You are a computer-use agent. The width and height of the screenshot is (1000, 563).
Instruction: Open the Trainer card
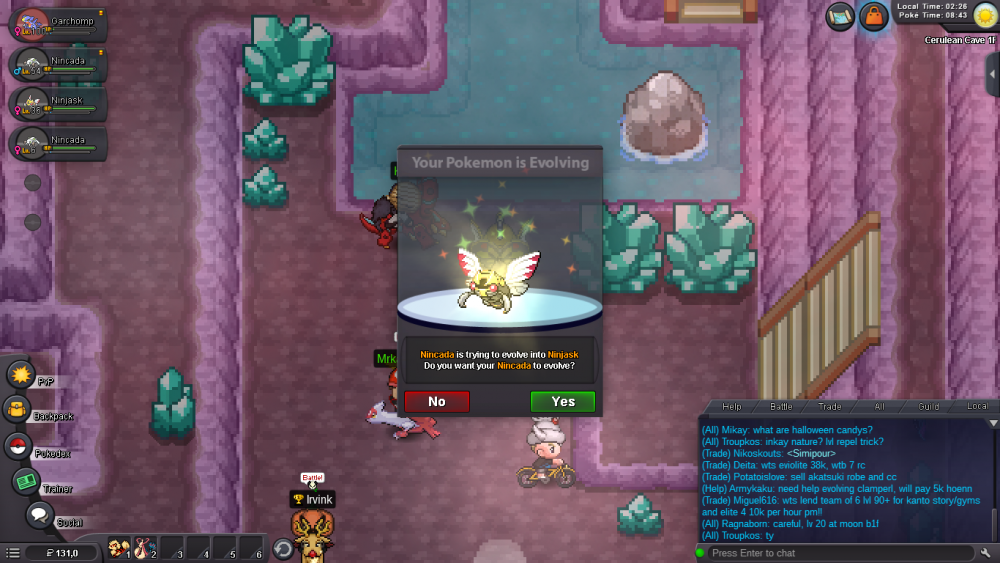pyautogui.click(x=26, y=482)
